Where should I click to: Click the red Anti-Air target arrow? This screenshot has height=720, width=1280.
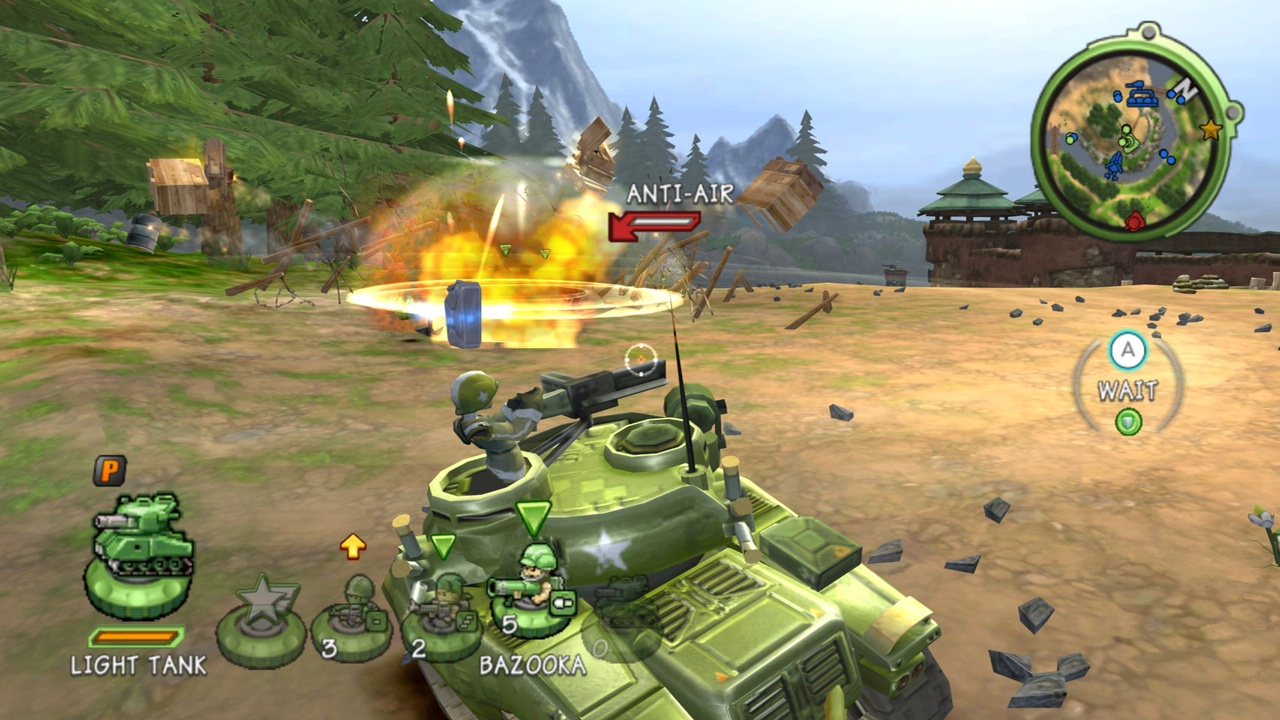pos(654,226)
